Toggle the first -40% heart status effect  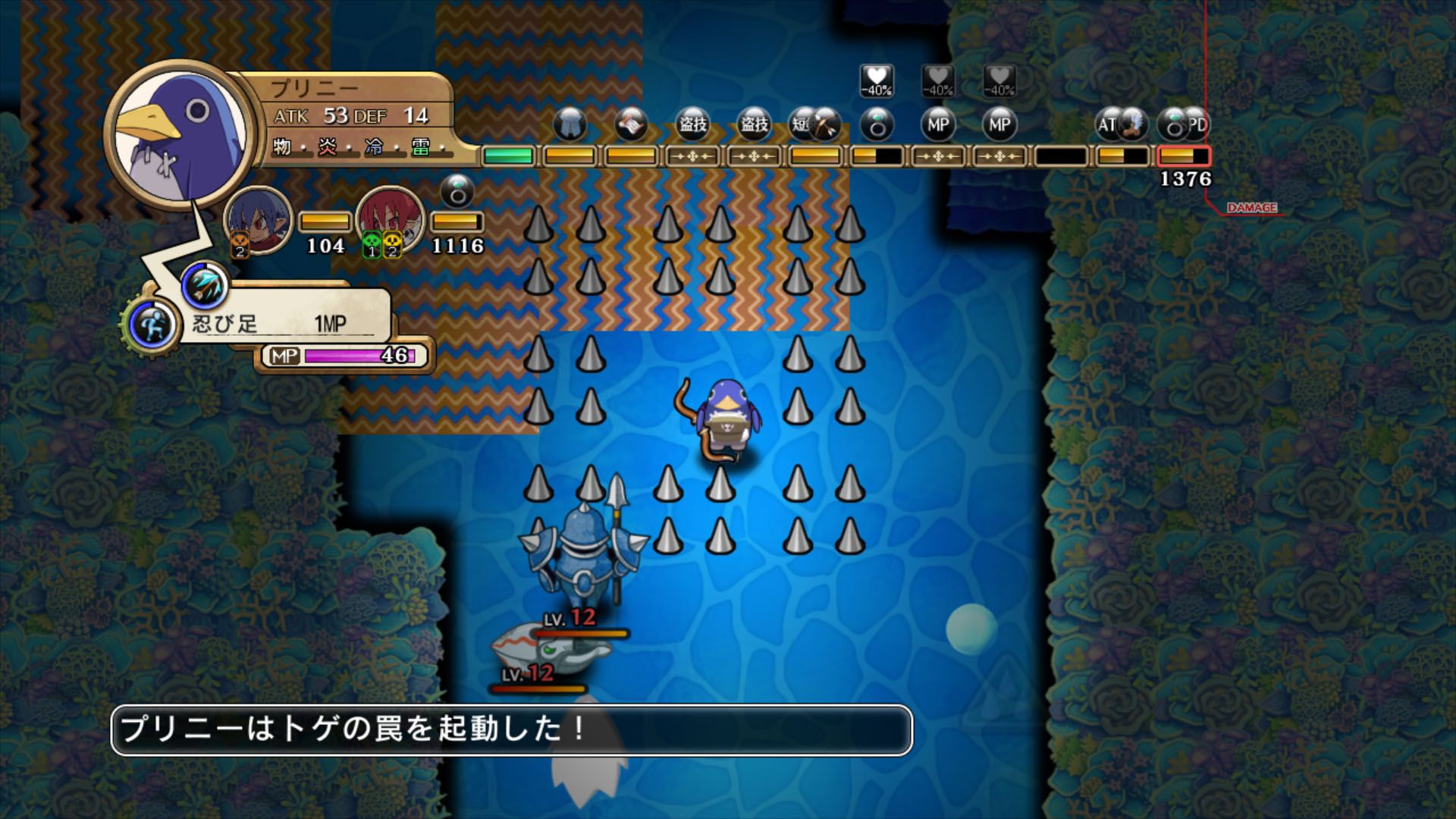pos(876,83)
